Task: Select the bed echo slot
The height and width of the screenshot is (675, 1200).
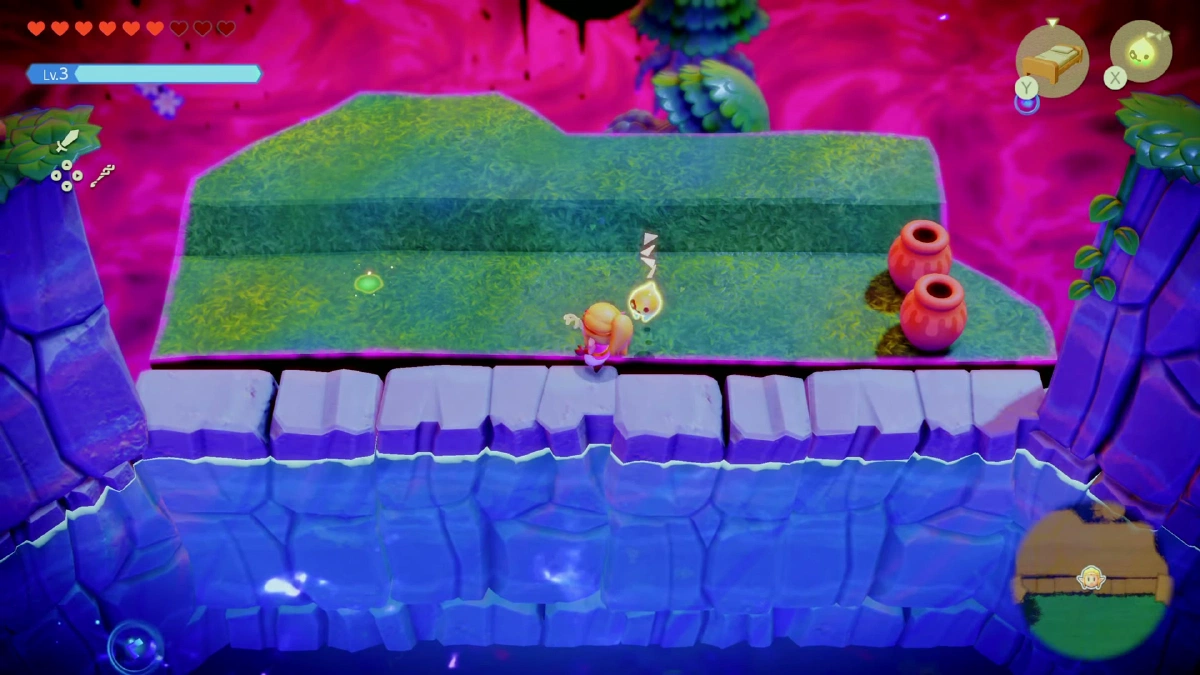Action: point(1052,59)
